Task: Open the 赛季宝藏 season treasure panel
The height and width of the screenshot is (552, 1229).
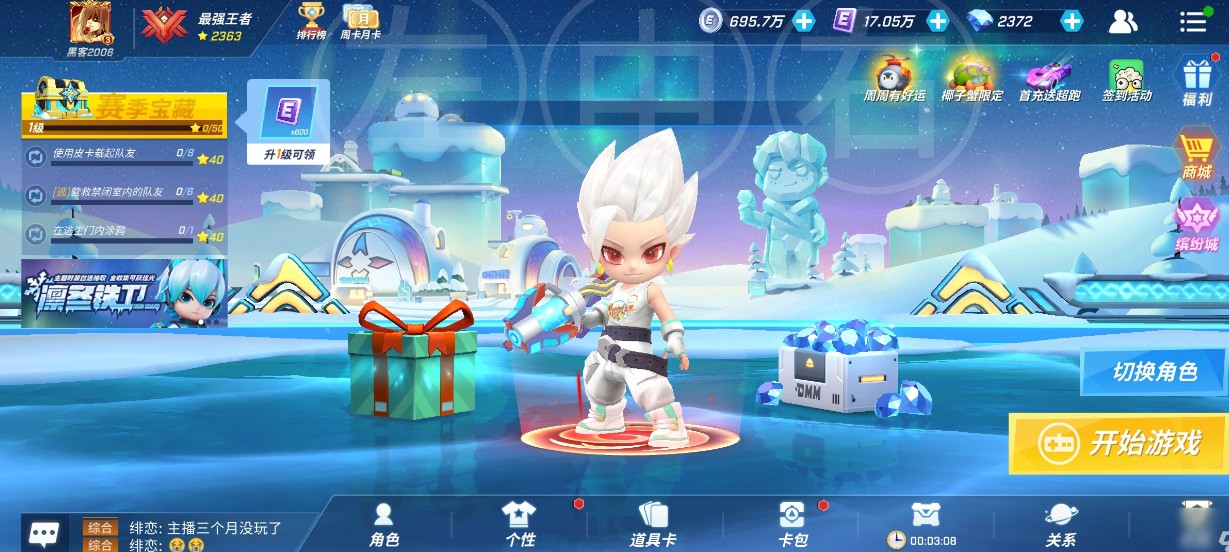Action: pyautogui.click(x=125, y=108)
